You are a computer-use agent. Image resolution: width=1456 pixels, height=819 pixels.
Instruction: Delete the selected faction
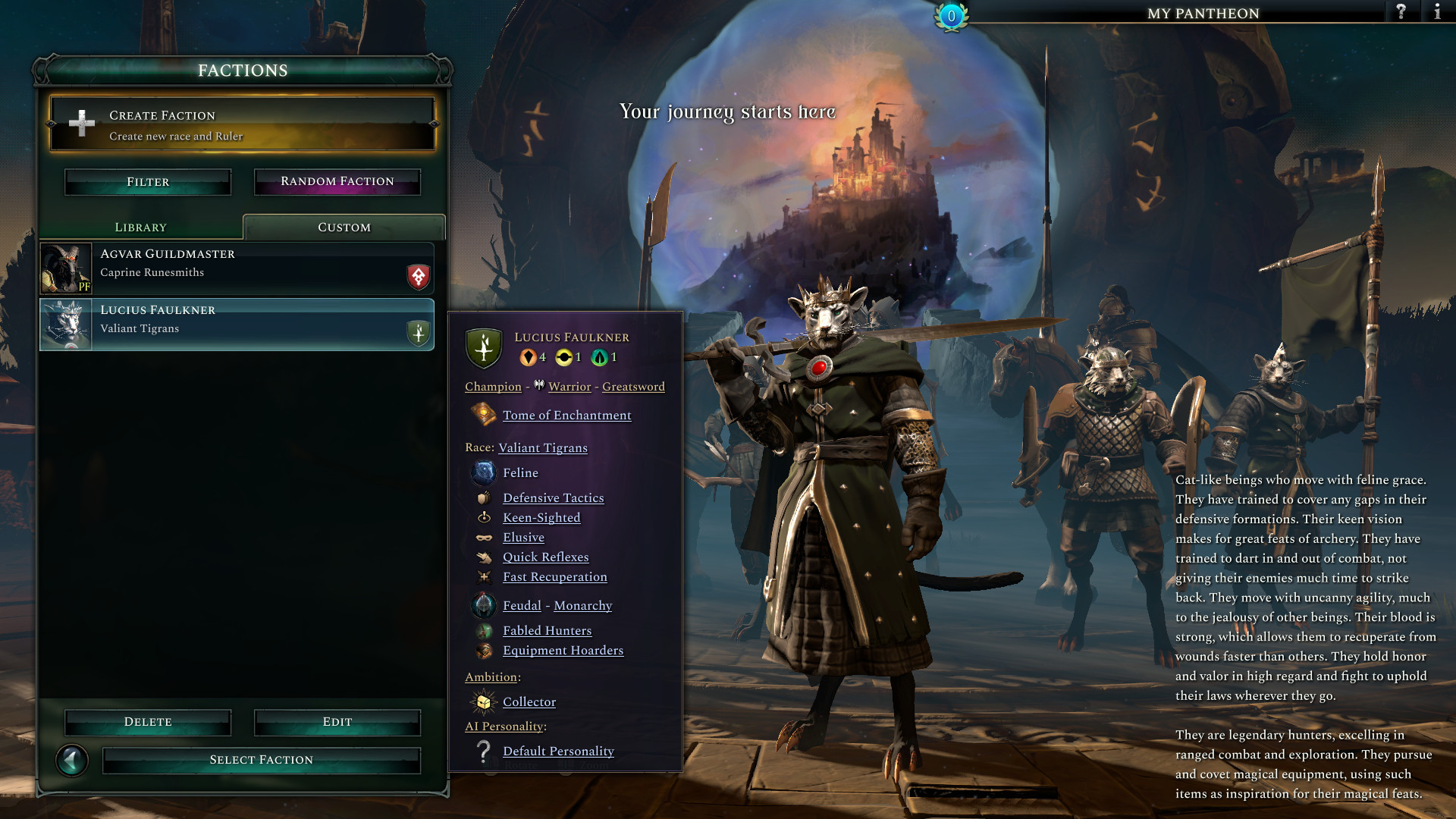pos(148,722)
